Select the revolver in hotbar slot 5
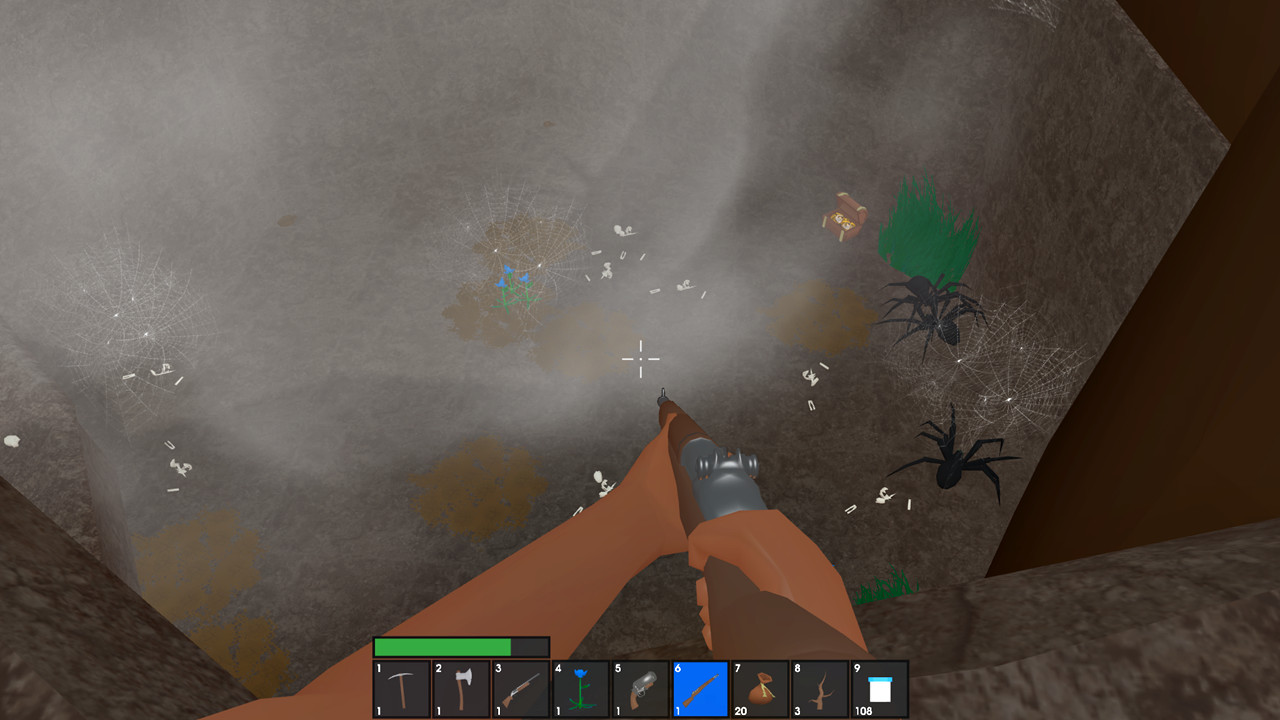Viewport: 1280px width, 720px height. 639,688
